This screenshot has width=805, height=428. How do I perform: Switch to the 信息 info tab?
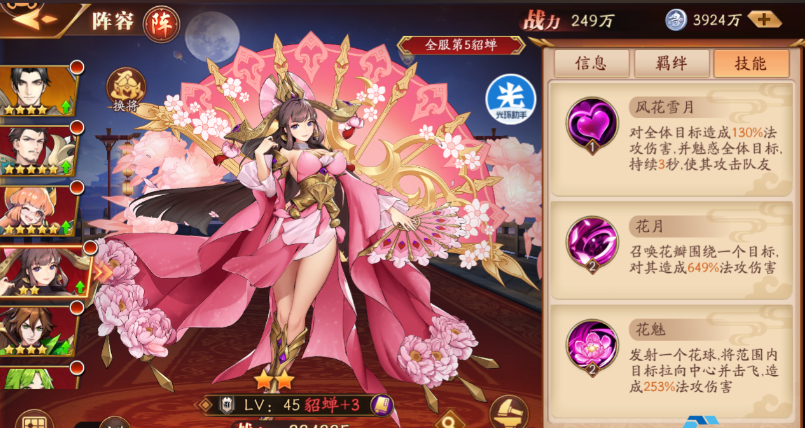pyautogui.click(x=590, y=63)
